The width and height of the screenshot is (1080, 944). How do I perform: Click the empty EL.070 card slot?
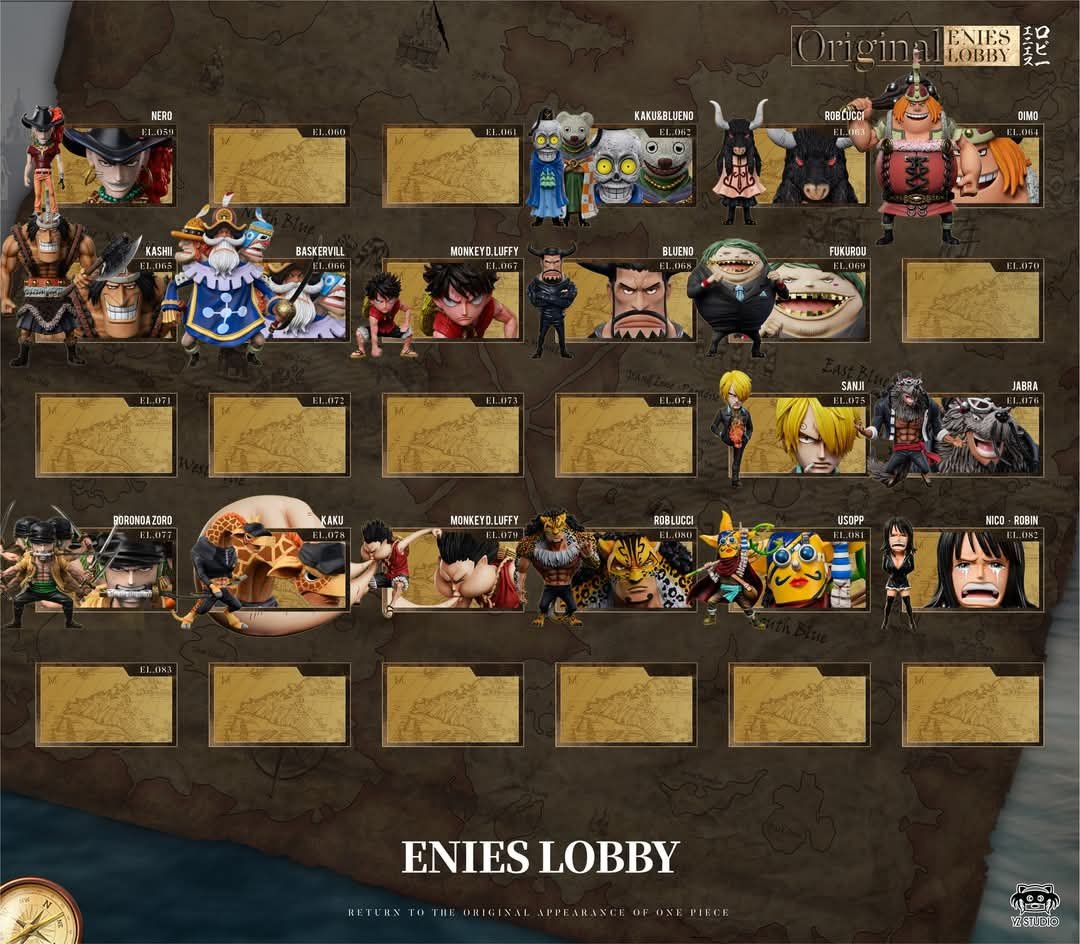pyautogui.click(x=972, y=300)
